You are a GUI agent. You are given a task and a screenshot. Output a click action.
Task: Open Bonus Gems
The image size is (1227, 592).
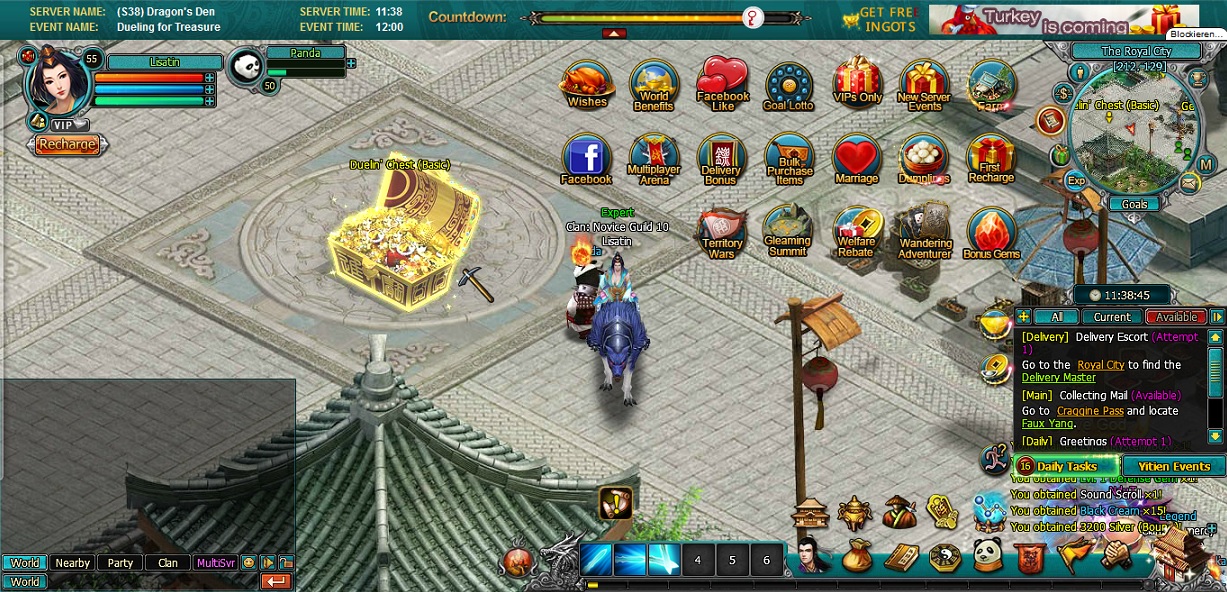991,233
